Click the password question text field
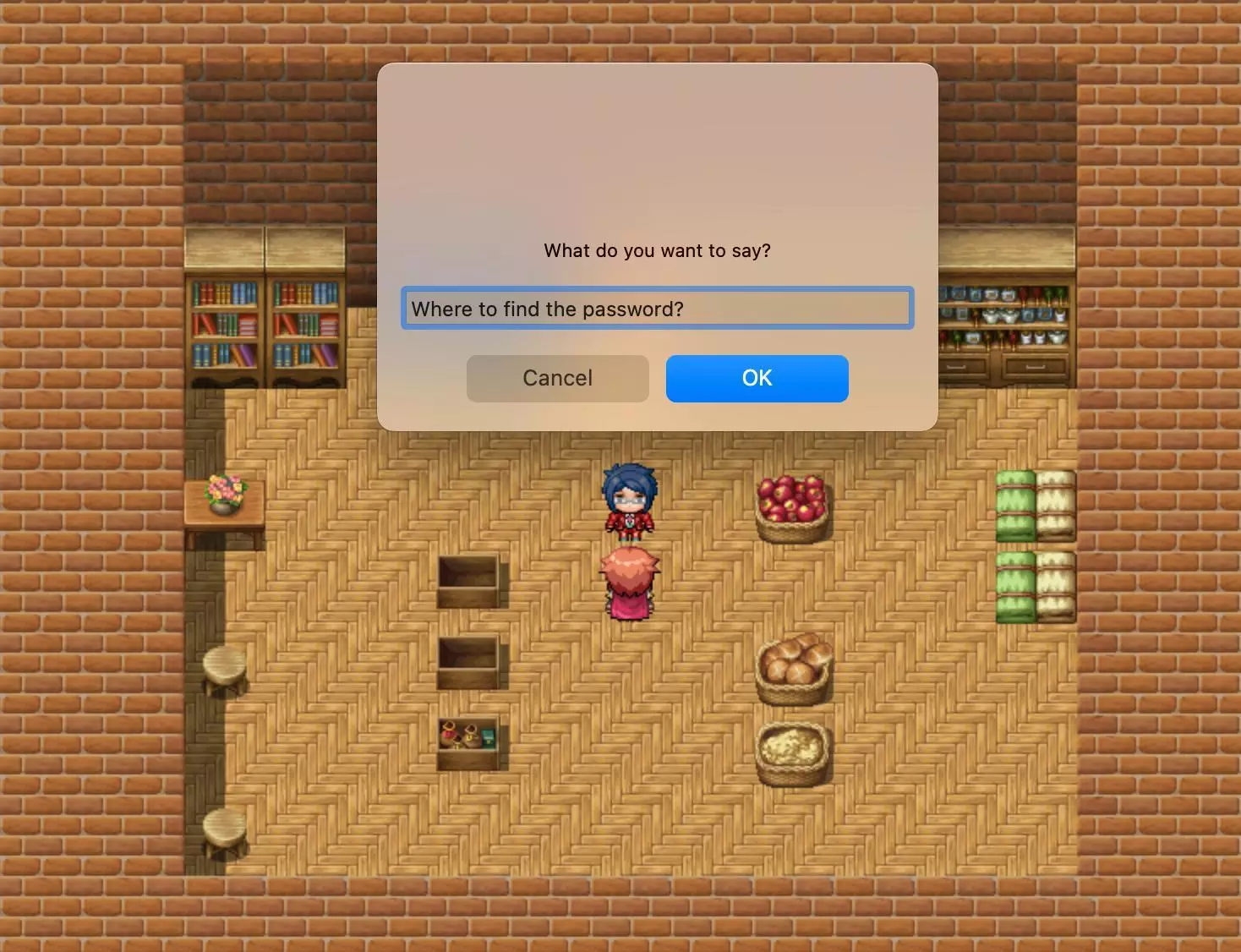The width and height of the screenshot is (1241, 952). pos(658,308)
